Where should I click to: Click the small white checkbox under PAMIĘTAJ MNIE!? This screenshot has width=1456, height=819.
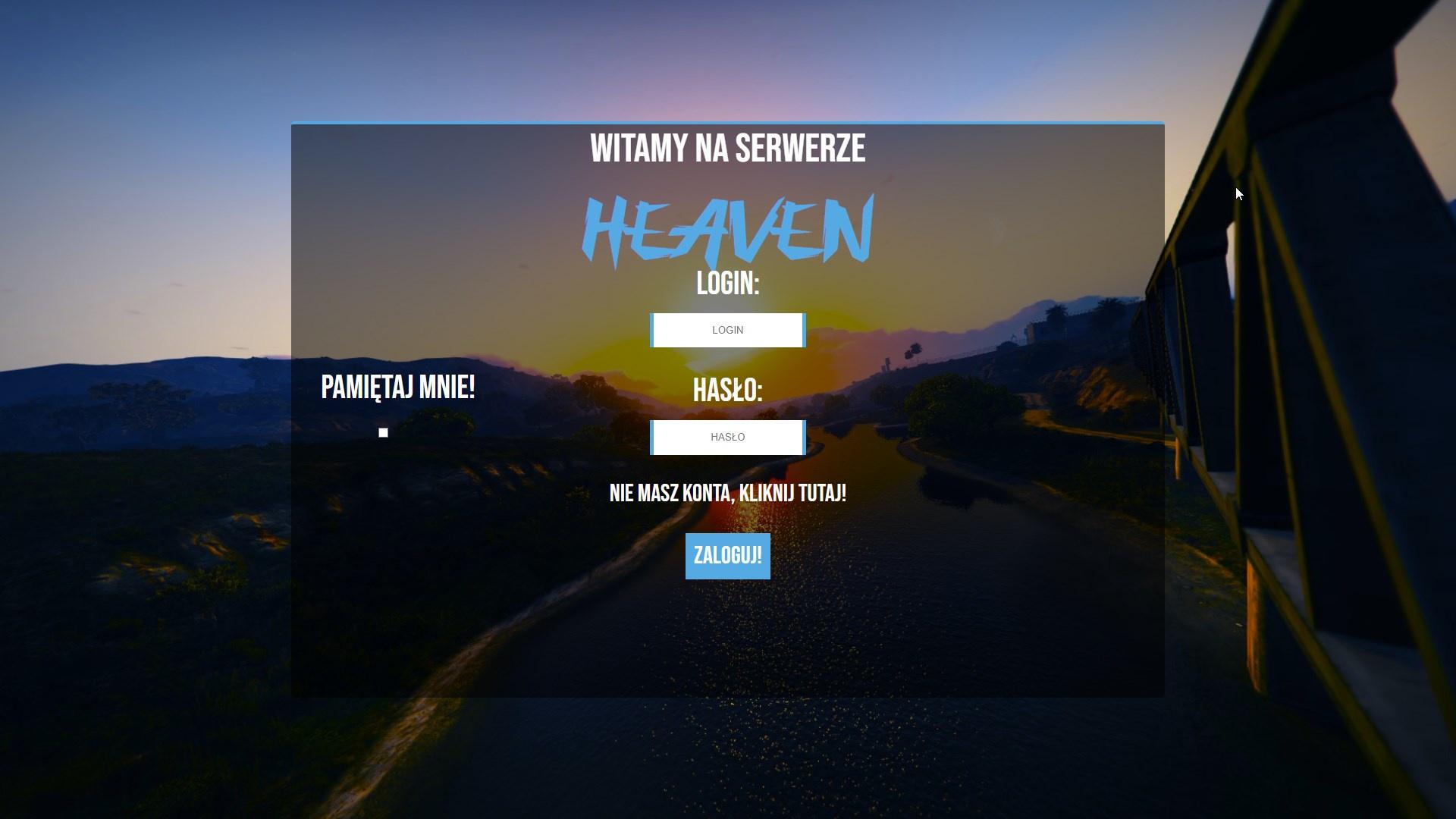coord(381,432)
